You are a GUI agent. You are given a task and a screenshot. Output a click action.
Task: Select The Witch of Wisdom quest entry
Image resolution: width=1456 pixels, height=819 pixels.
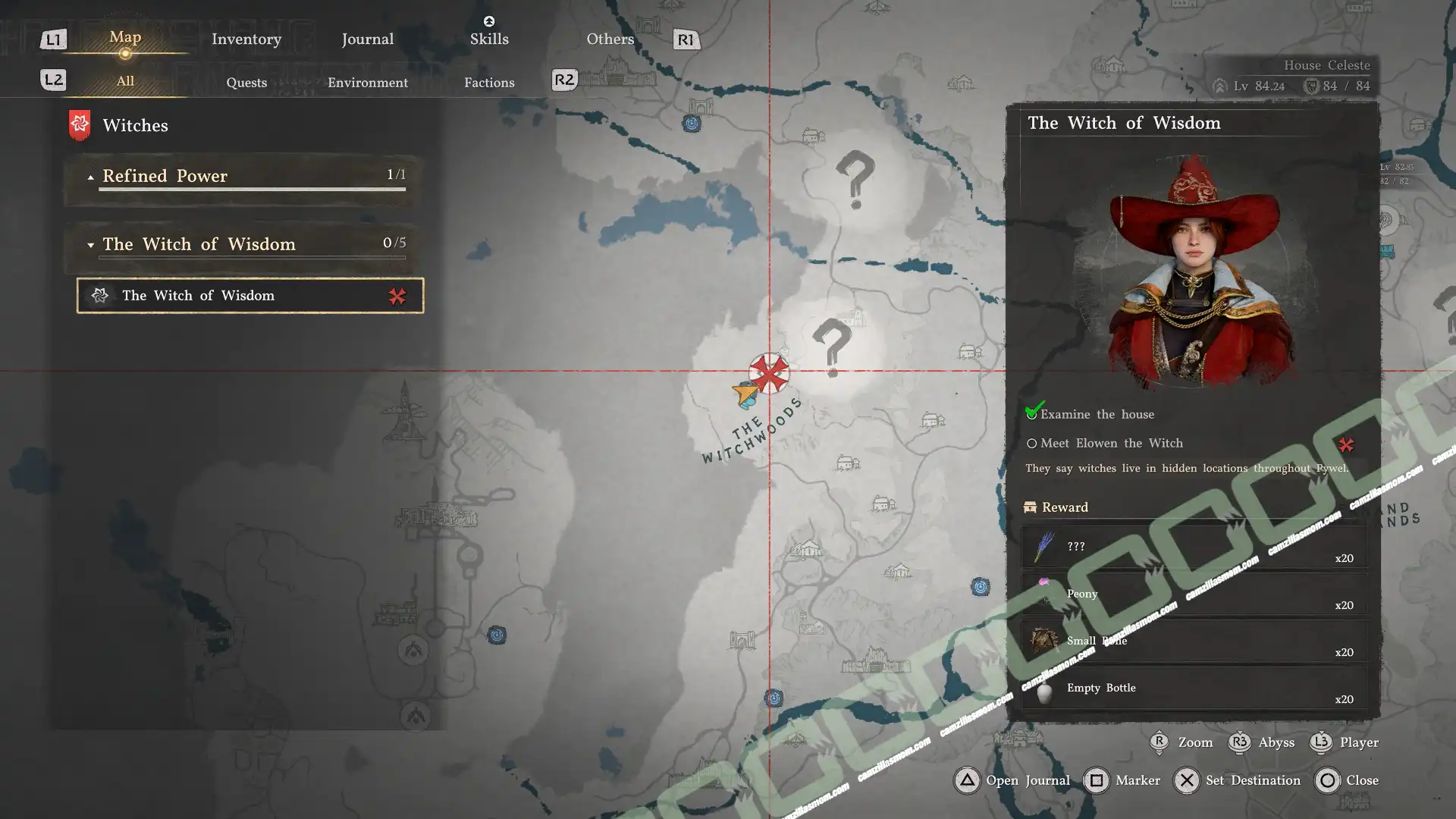coord(250,296)
